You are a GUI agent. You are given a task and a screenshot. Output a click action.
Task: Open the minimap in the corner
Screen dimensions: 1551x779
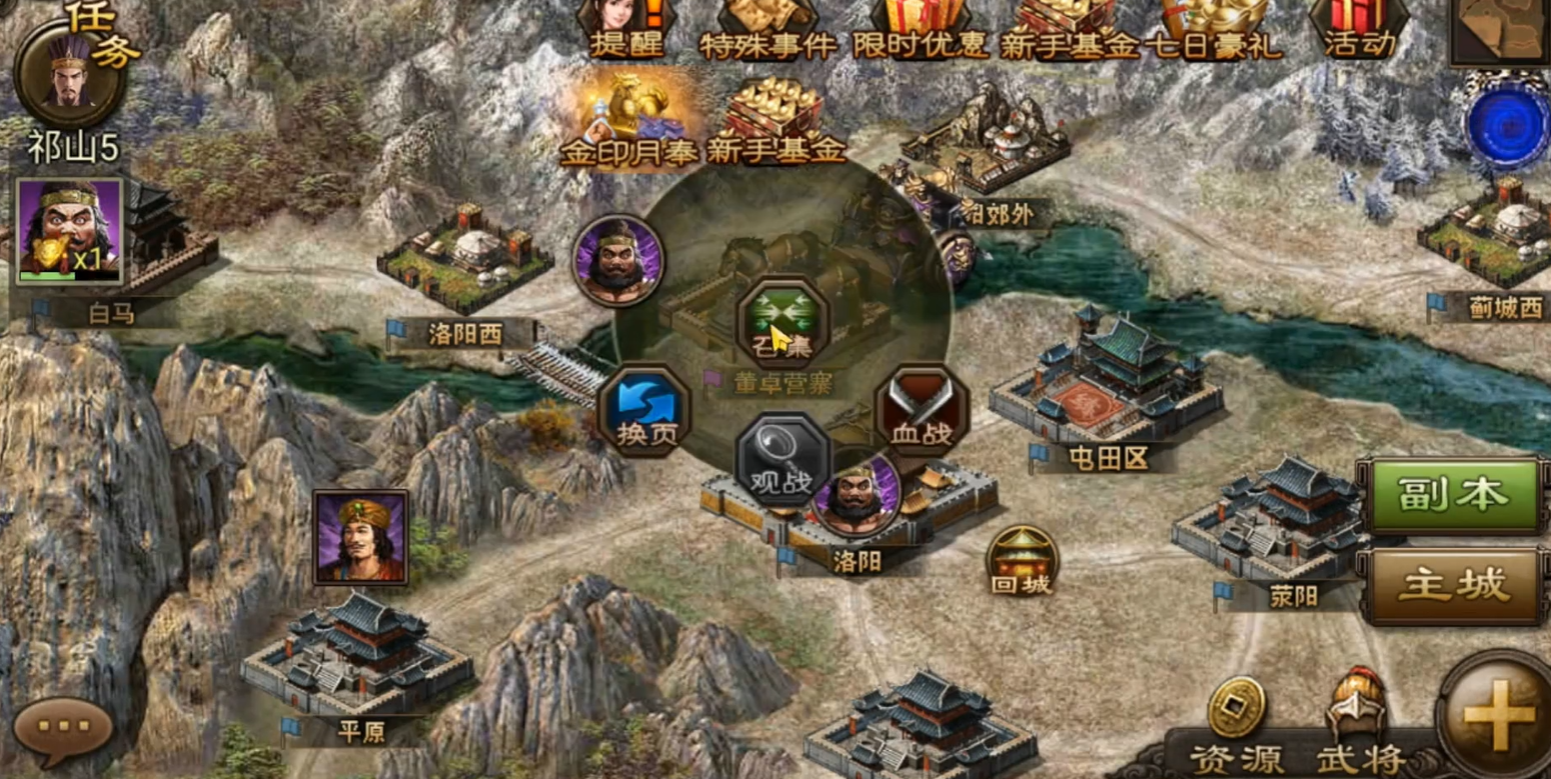pos(1500,30)
